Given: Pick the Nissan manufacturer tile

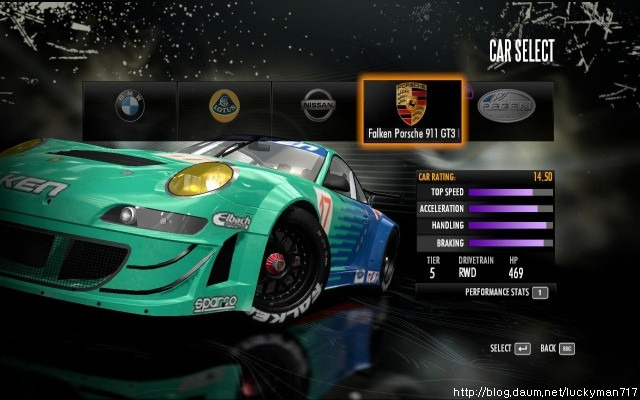Looking at the screenshot, I should click(x=318, y=106).
